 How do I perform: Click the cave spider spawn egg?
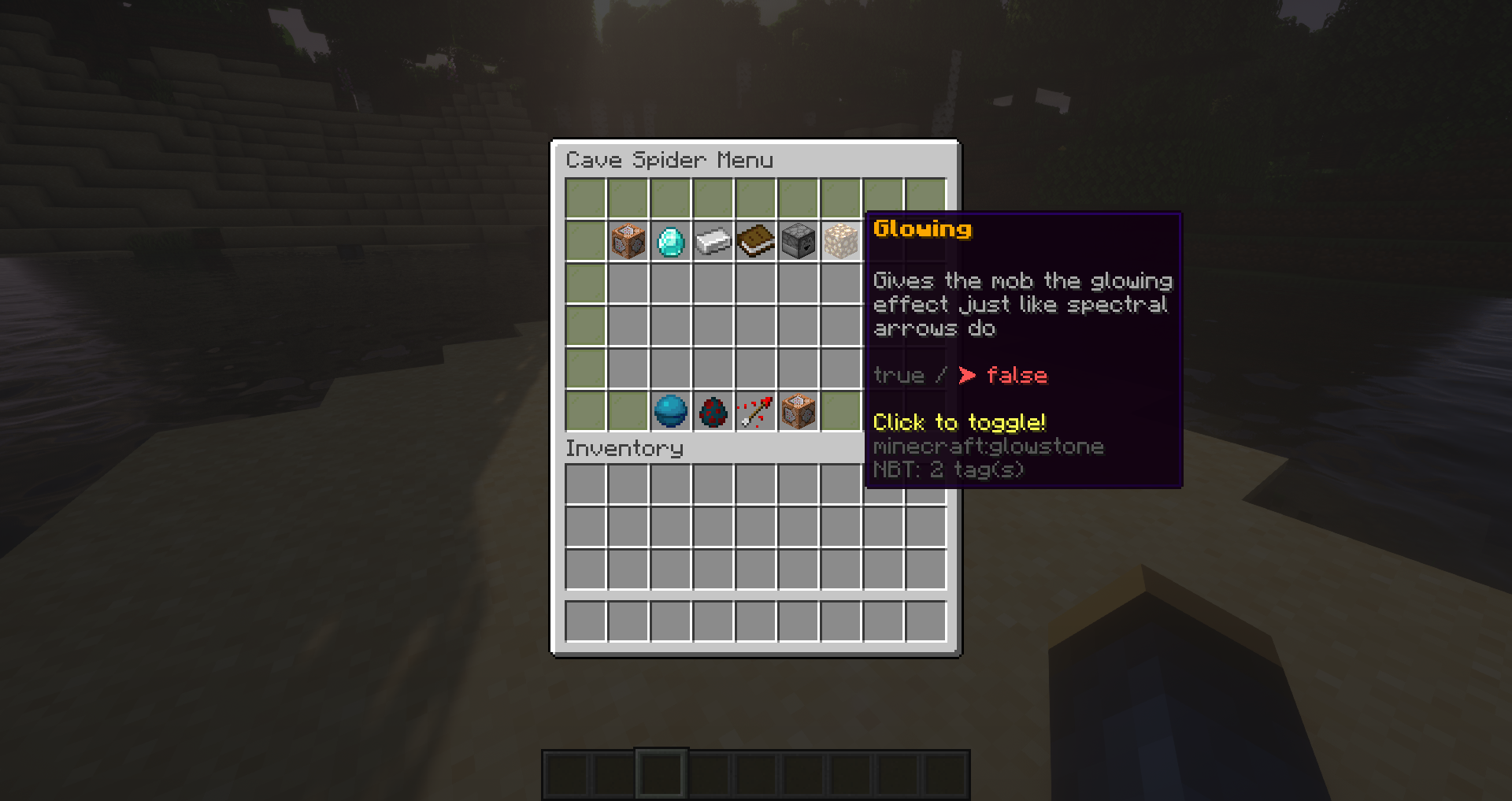(713, 411)
